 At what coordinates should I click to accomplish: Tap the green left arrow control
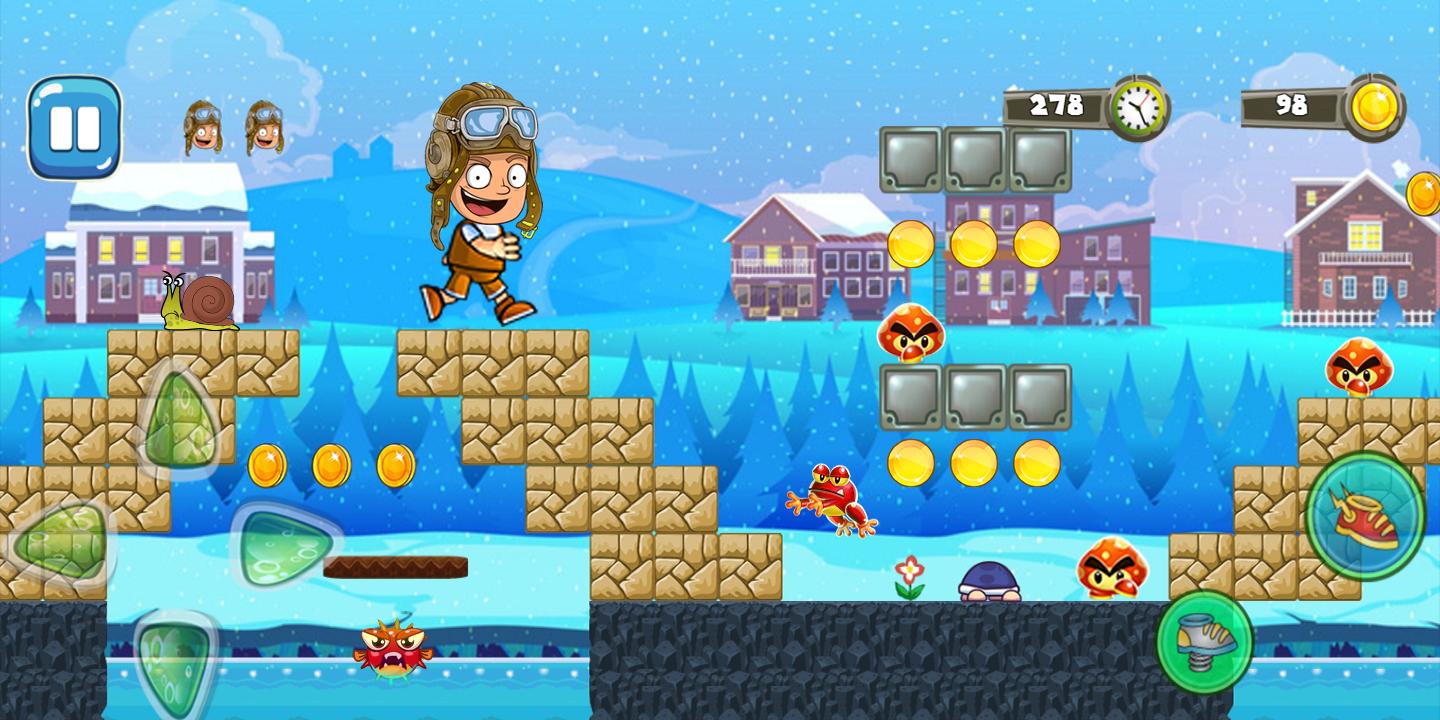(62, 544)
